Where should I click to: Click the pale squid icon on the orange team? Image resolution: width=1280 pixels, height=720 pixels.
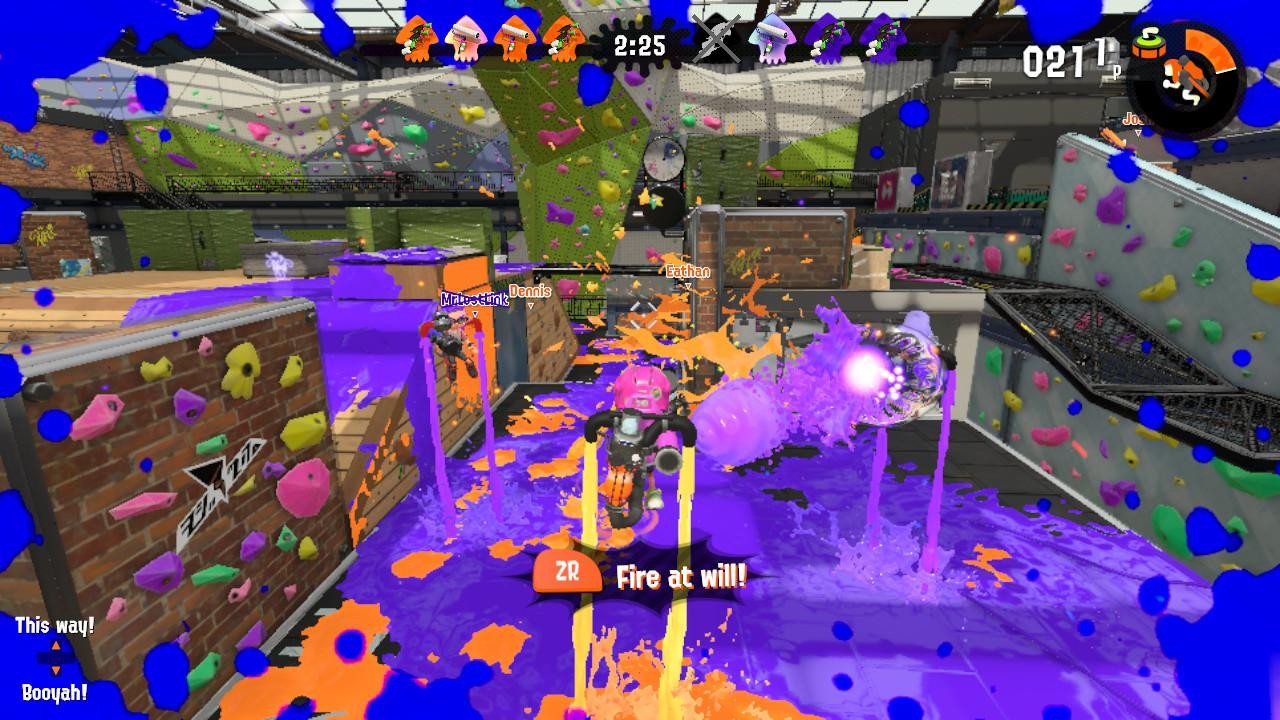(464, 42)
